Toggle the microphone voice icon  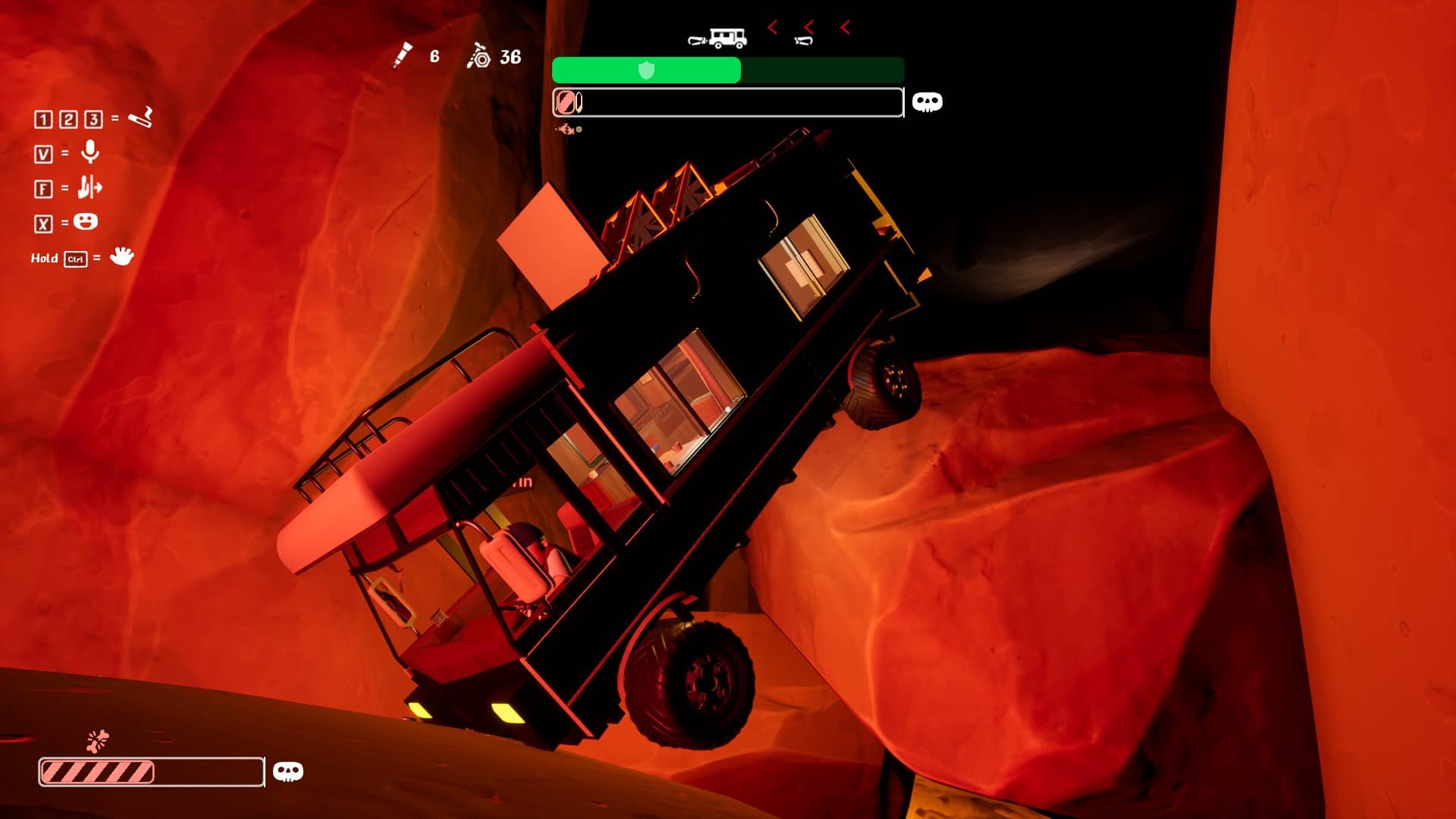(90, 152)
